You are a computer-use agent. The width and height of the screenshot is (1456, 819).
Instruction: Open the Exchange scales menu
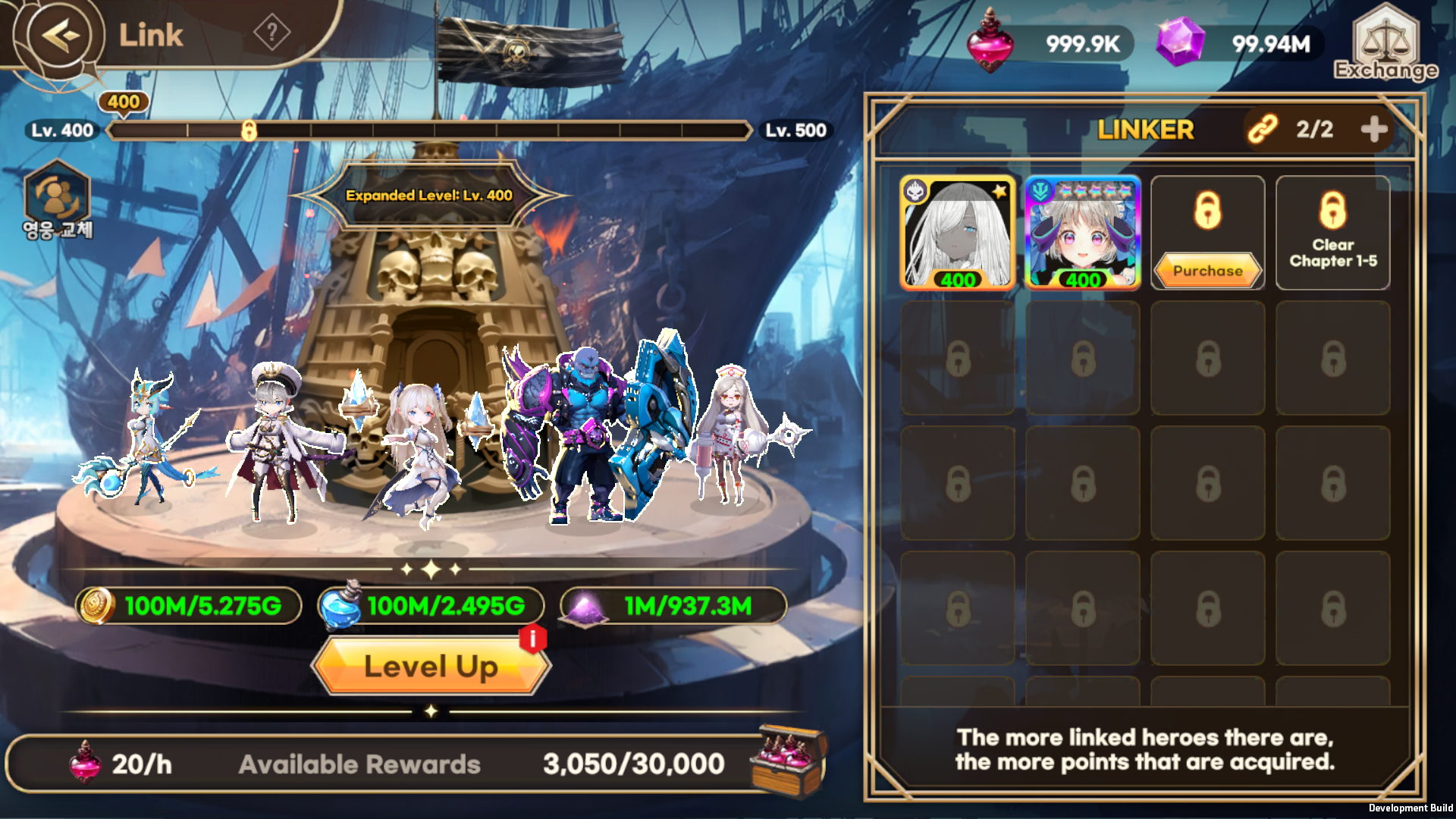1385,44
